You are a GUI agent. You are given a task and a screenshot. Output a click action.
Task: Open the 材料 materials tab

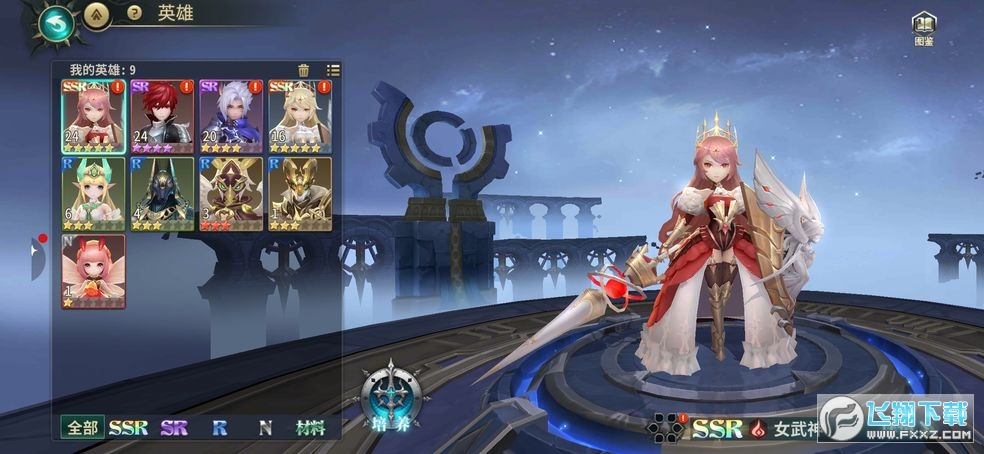tap(312, 428)
